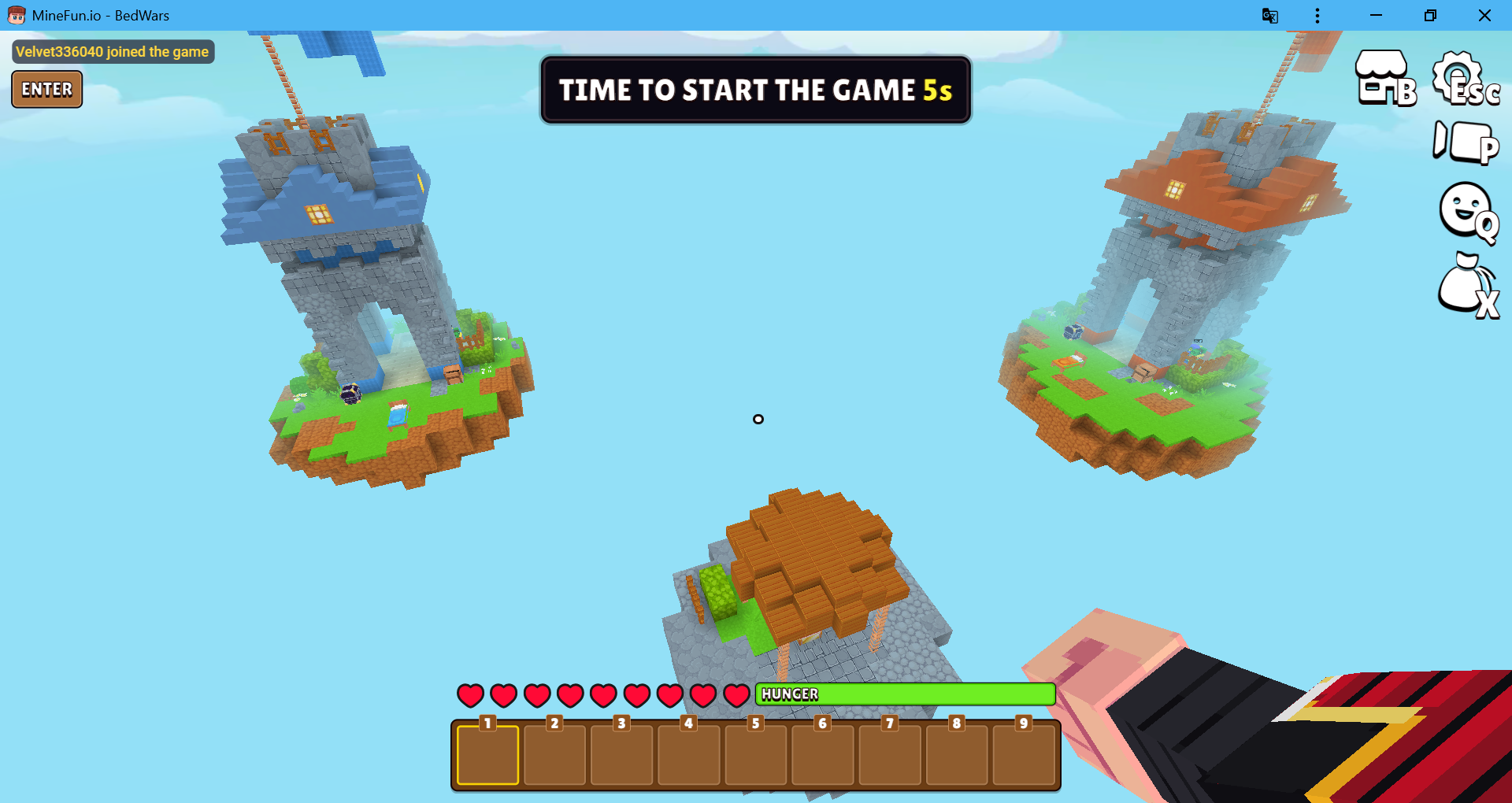
Task: Close the MineFun.io window
Action: [x=1484, y=16]
